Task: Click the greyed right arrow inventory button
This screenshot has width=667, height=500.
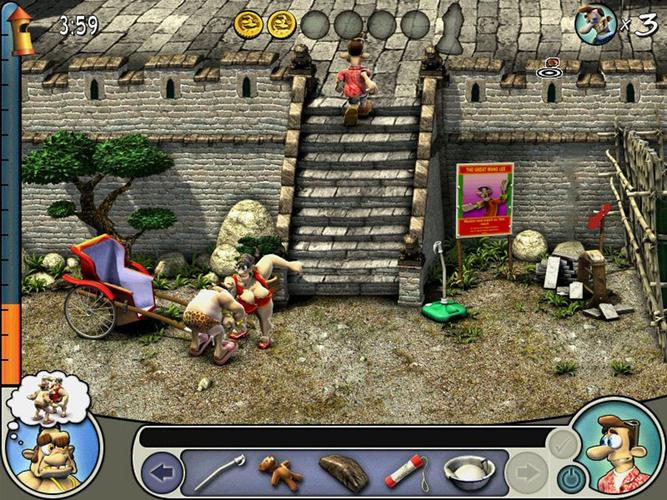Action: pos(526,472)
